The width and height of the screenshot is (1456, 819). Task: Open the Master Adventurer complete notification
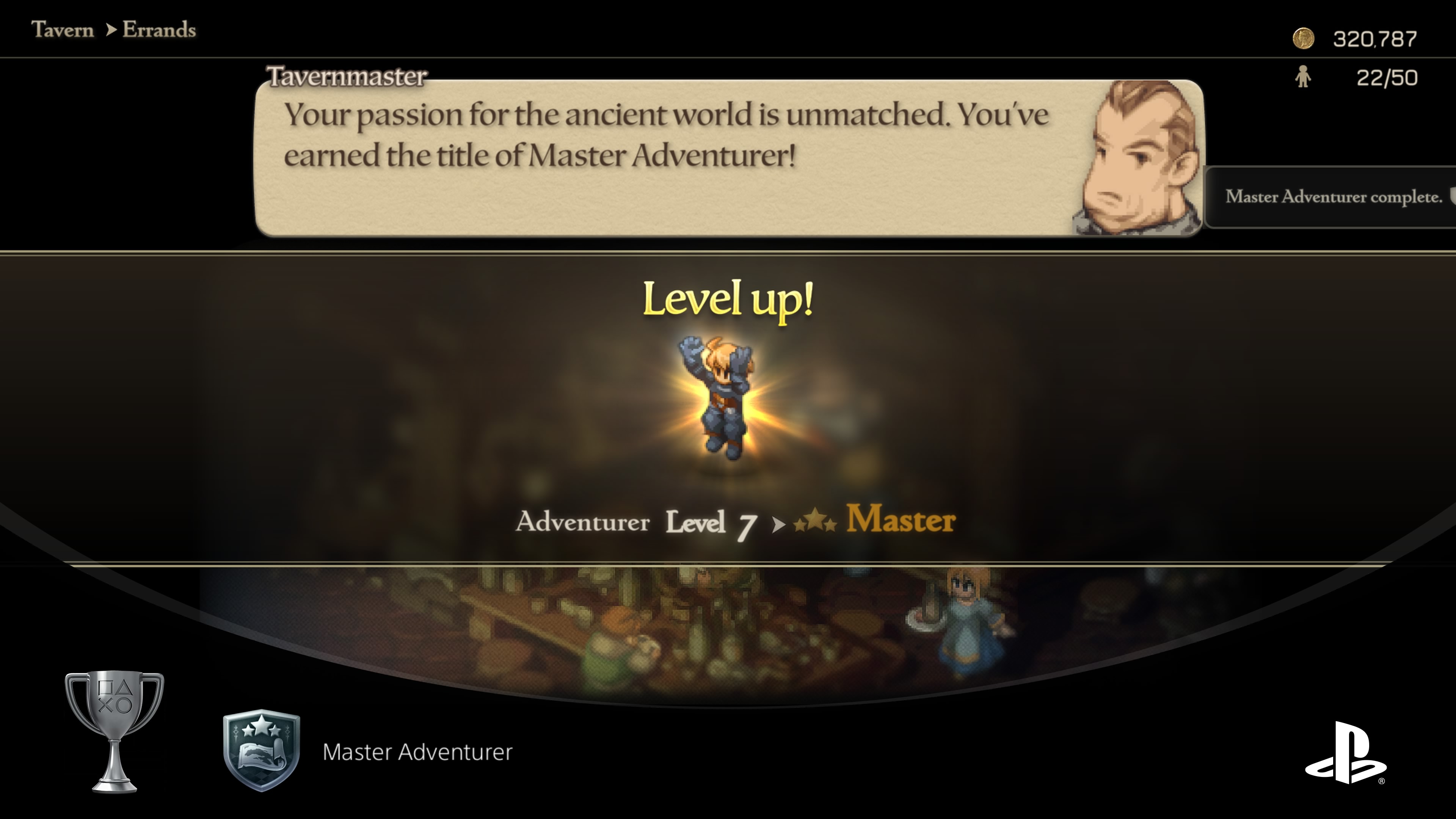coord(1333,197)
